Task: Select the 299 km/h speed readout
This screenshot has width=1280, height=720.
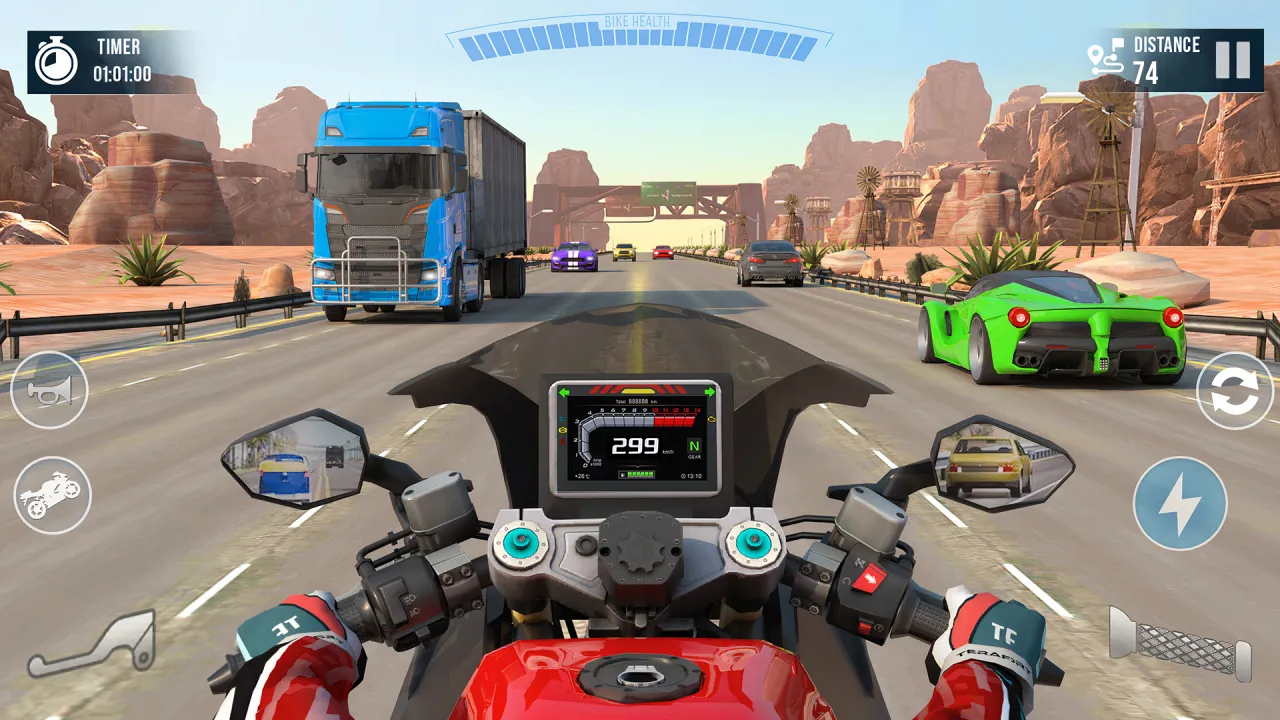Action: 636,447
